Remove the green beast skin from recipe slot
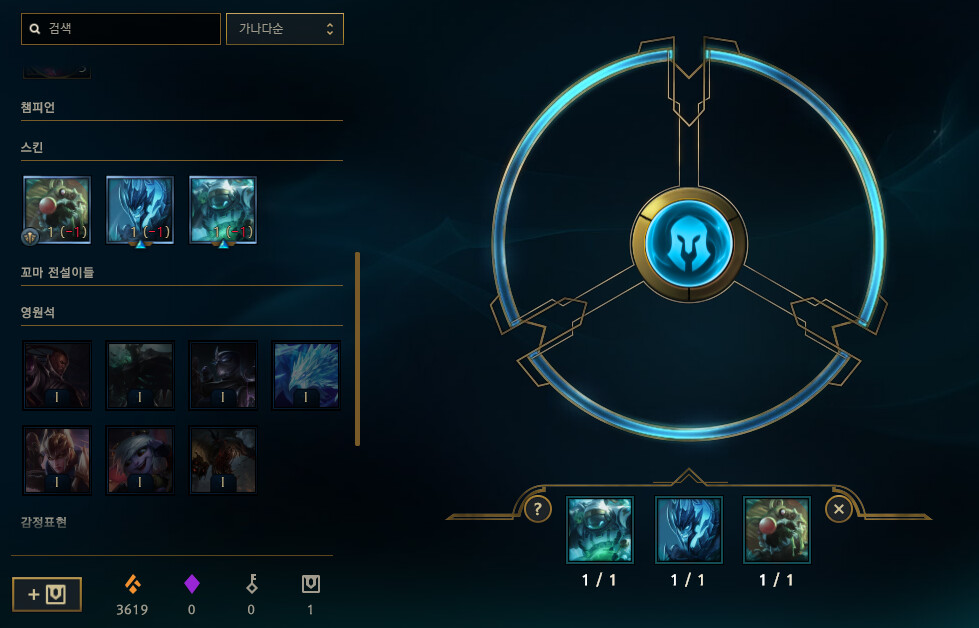Viewport: 979px width, 628px height. pos(777,530)
